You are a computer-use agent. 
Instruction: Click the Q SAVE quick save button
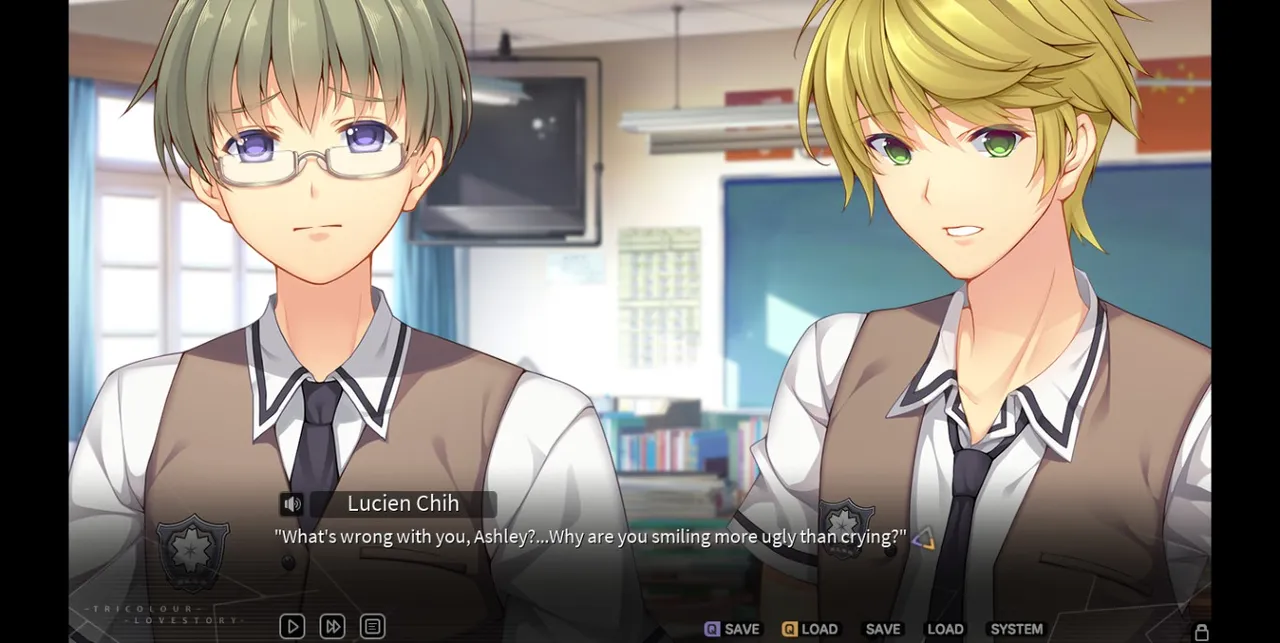[x=732, y=629]
